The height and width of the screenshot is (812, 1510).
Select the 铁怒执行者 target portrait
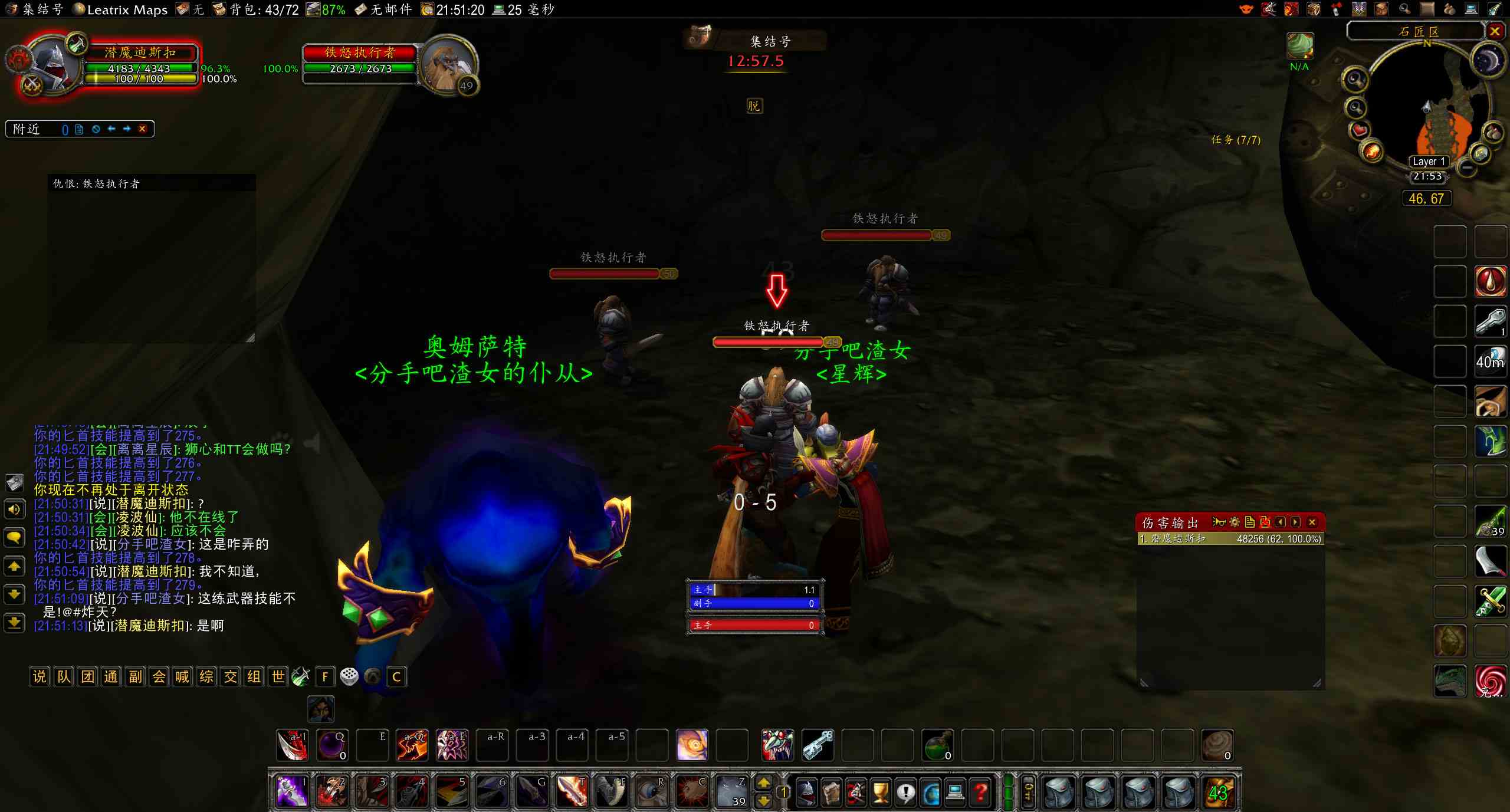[x=448, y=65]
